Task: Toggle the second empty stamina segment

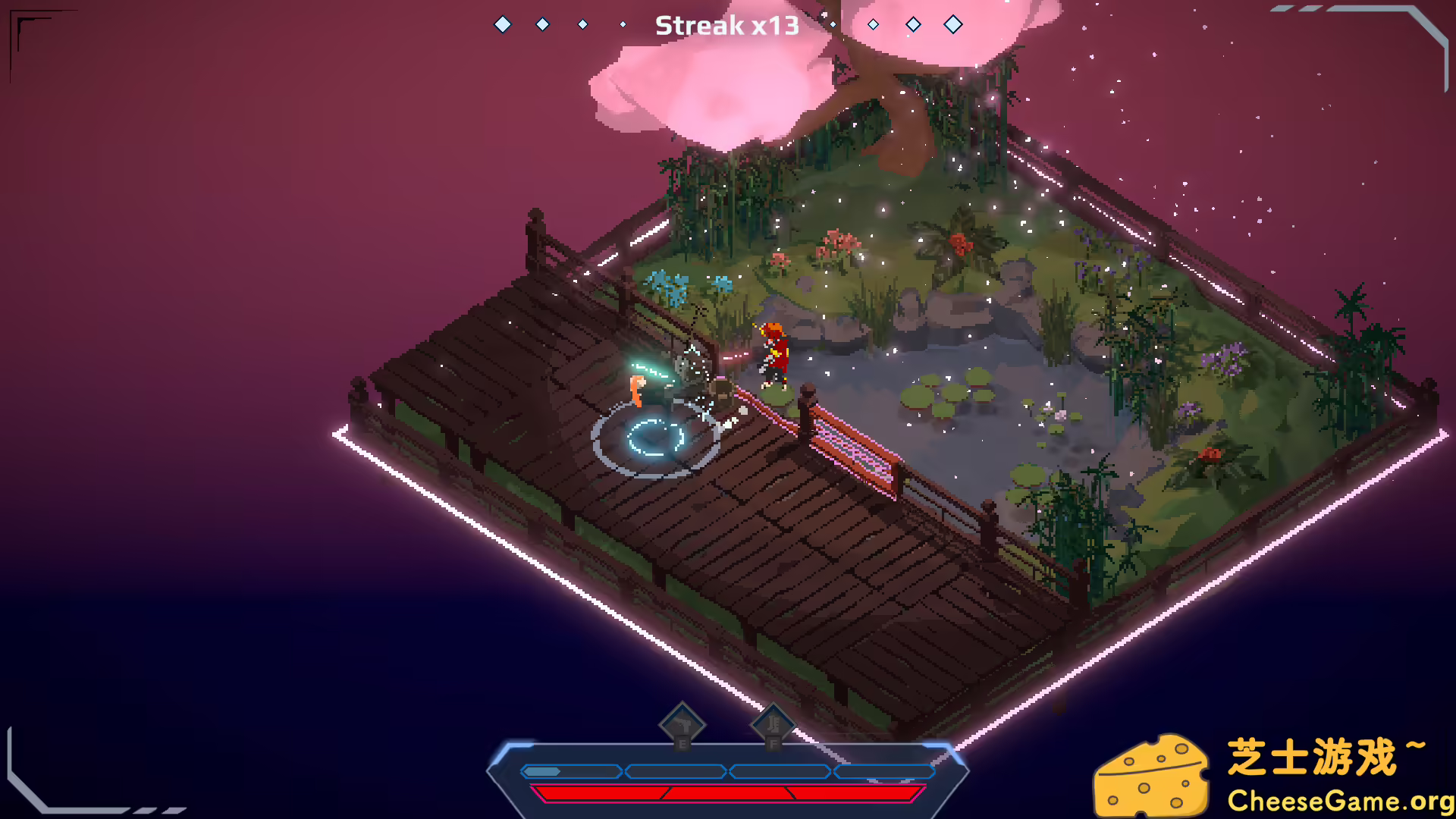Action: pyautogui.click(x=675, y=772)
